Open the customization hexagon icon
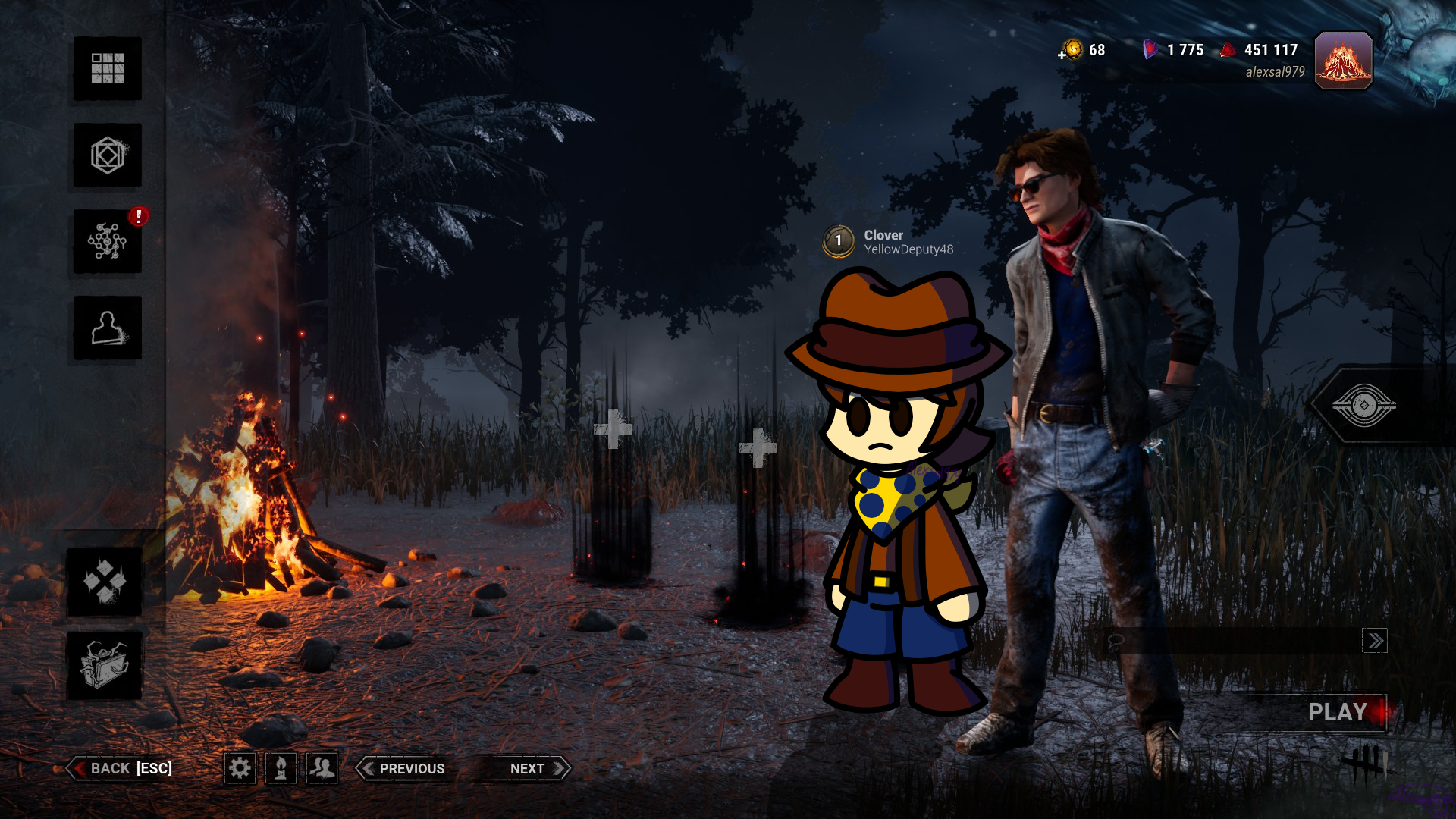Image resolution: width=1456 pixels, height=819 pixels. (x=108, y=155)
